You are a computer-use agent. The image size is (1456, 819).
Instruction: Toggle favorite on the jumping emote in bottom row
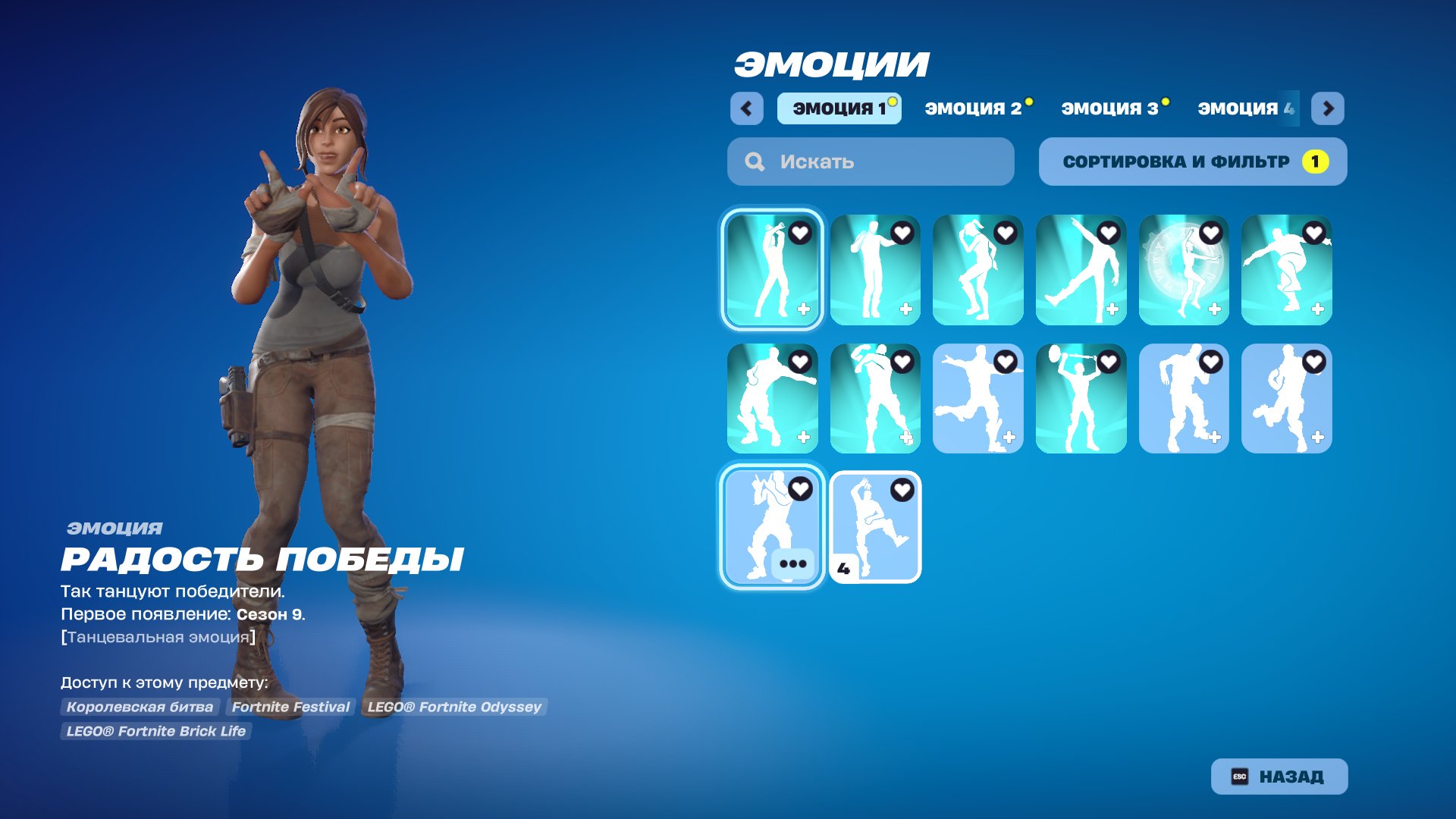pyautogui.click(x=901, y=489)
